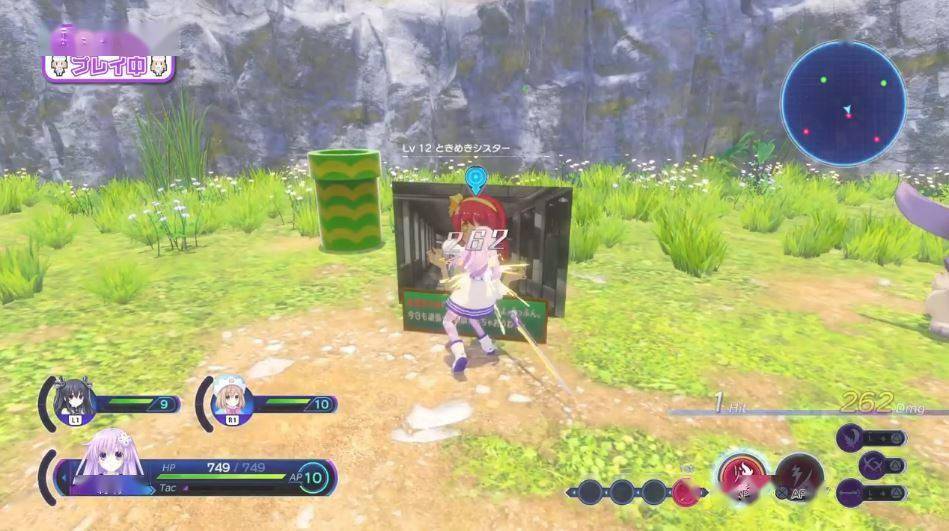Click the enemy's blue target marker
949x531 pixels.
475,180
